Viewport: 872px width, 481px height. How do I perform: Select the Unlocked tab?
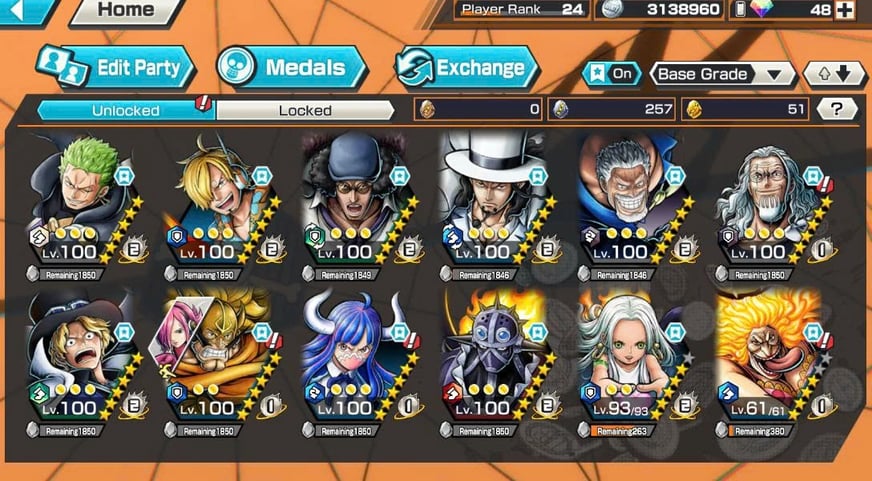(127, 110)
